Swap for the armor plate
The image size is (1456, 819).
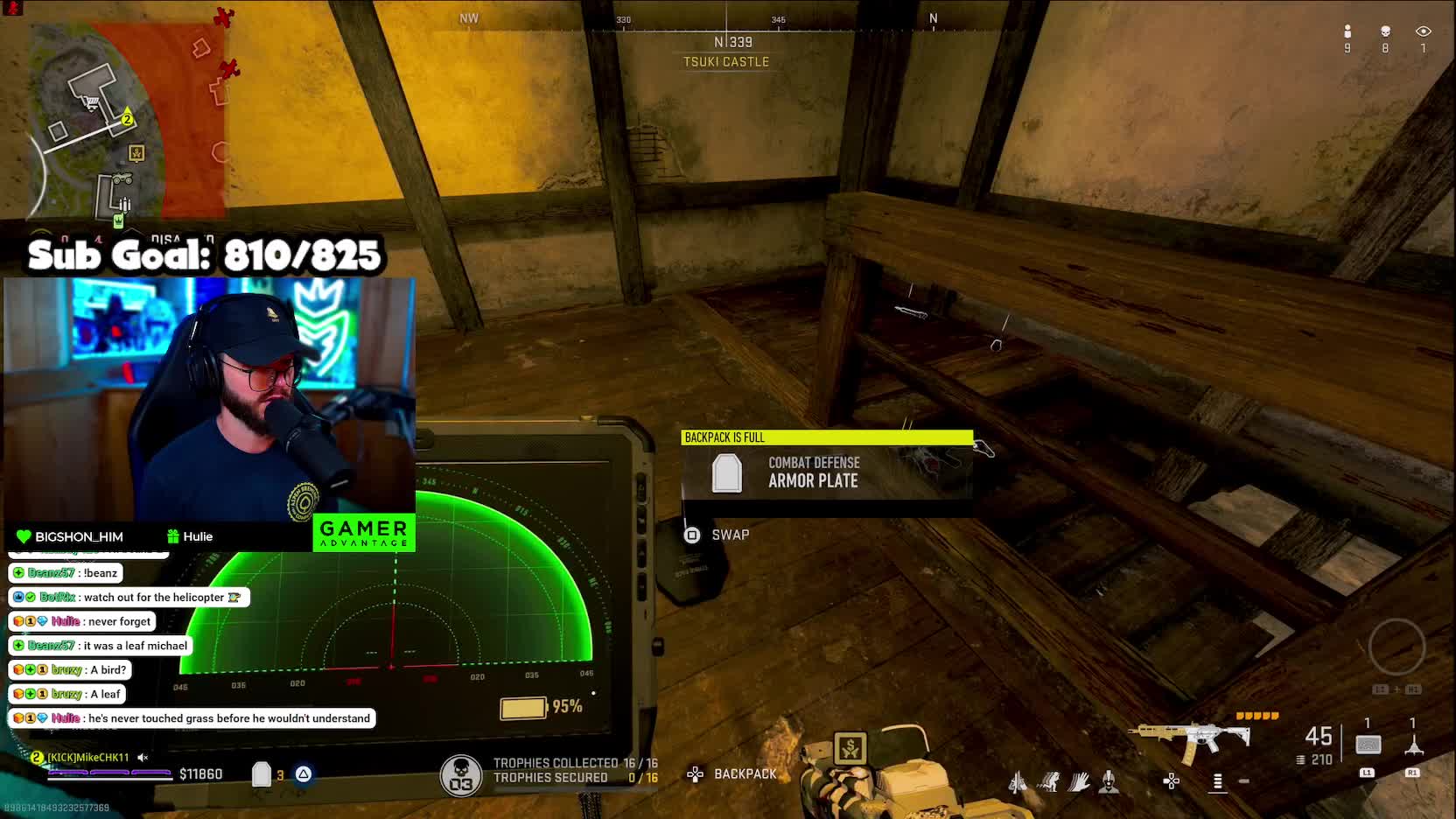click(x=692, y=535)
